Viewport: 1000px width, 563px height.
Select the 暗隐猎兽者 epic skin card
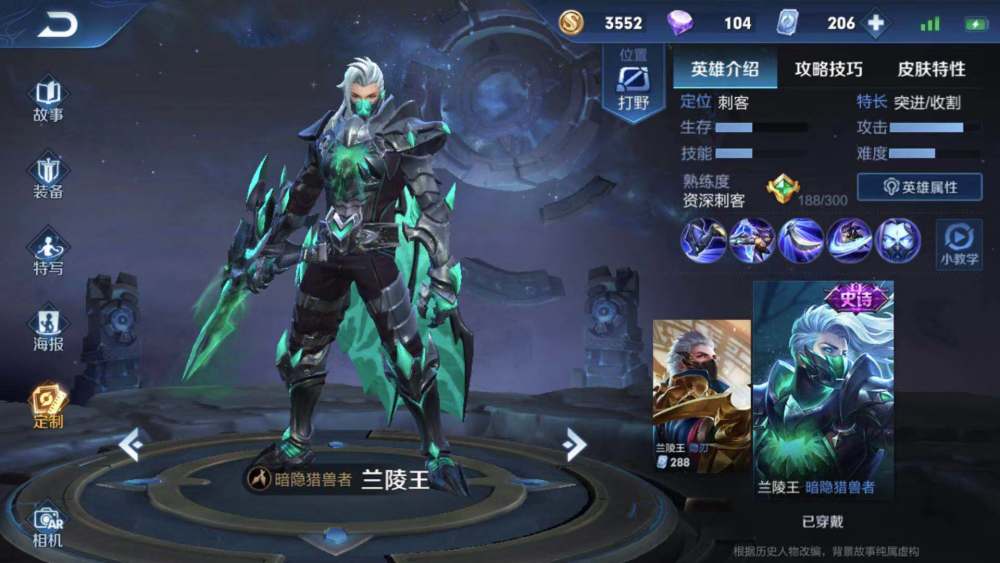823,390
